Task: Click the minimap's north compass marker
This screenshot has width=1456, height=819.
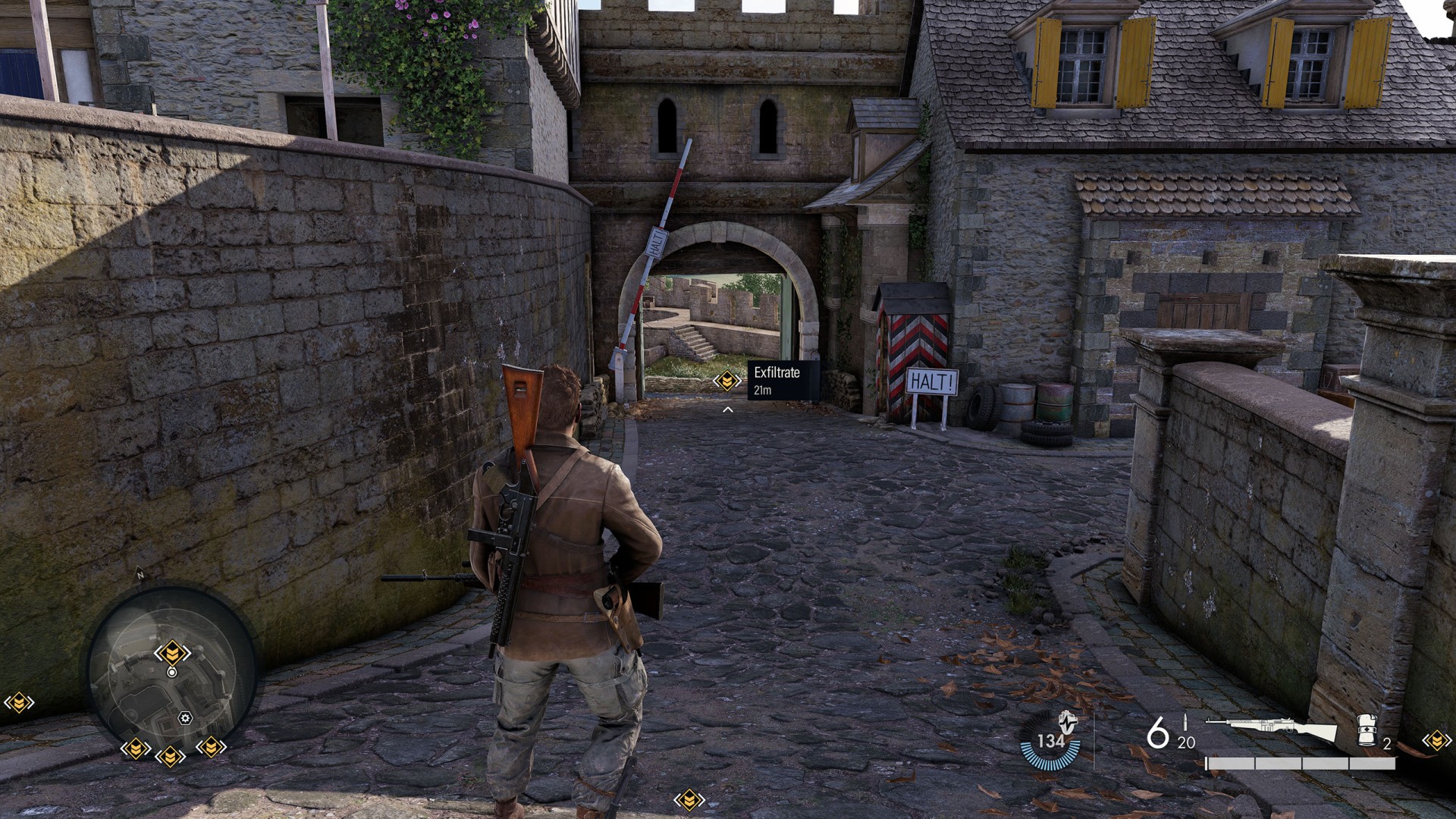Action: click(140, 576)
